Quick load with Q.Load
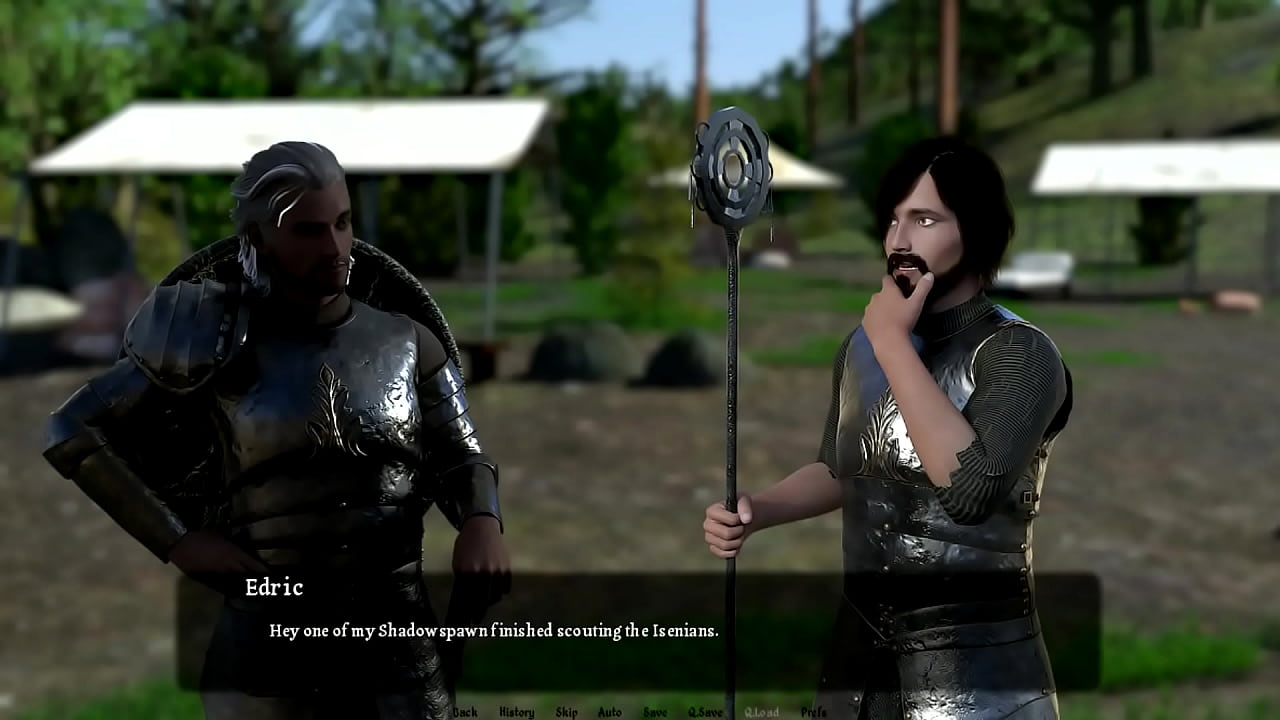Image resolution: width=1280 pixels, height=720 pixels. (761, 712)
